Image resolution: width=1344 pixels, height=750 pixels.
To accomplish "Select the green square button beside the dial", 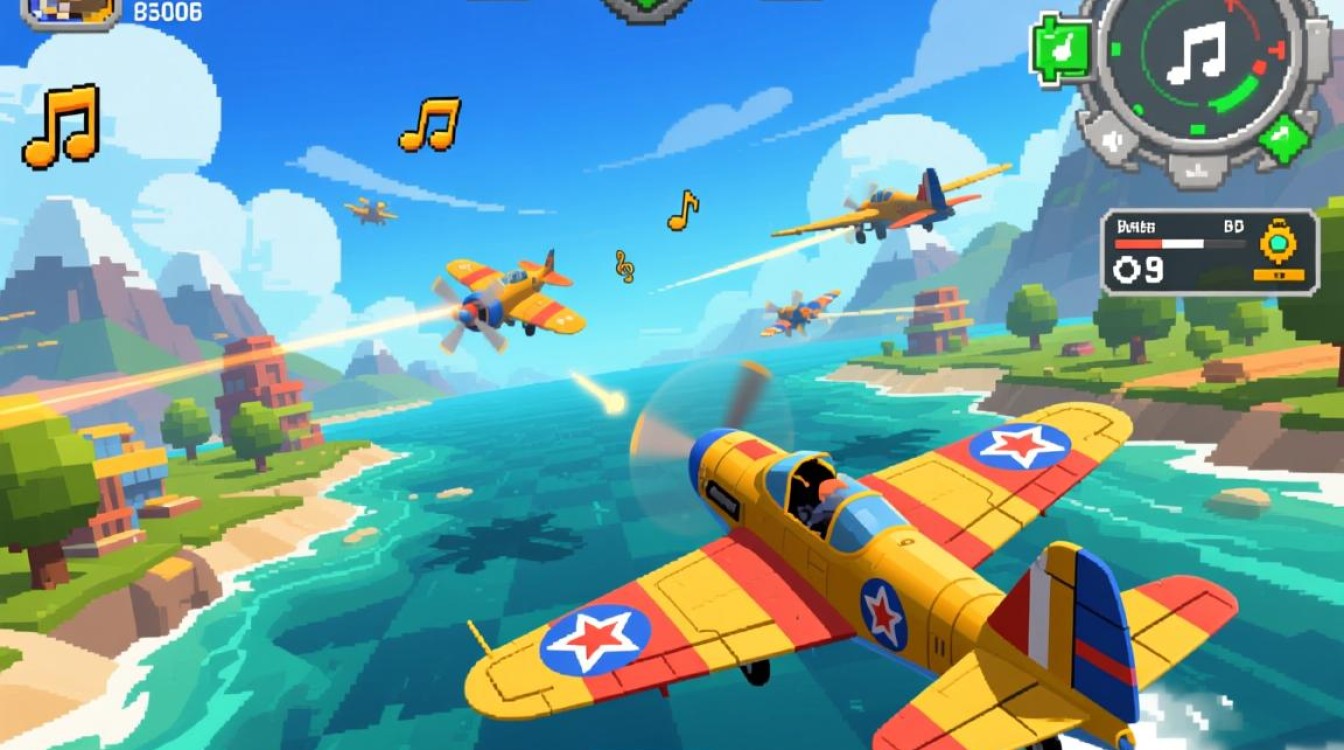I will pyautogui.click(x=1061, y=47).
